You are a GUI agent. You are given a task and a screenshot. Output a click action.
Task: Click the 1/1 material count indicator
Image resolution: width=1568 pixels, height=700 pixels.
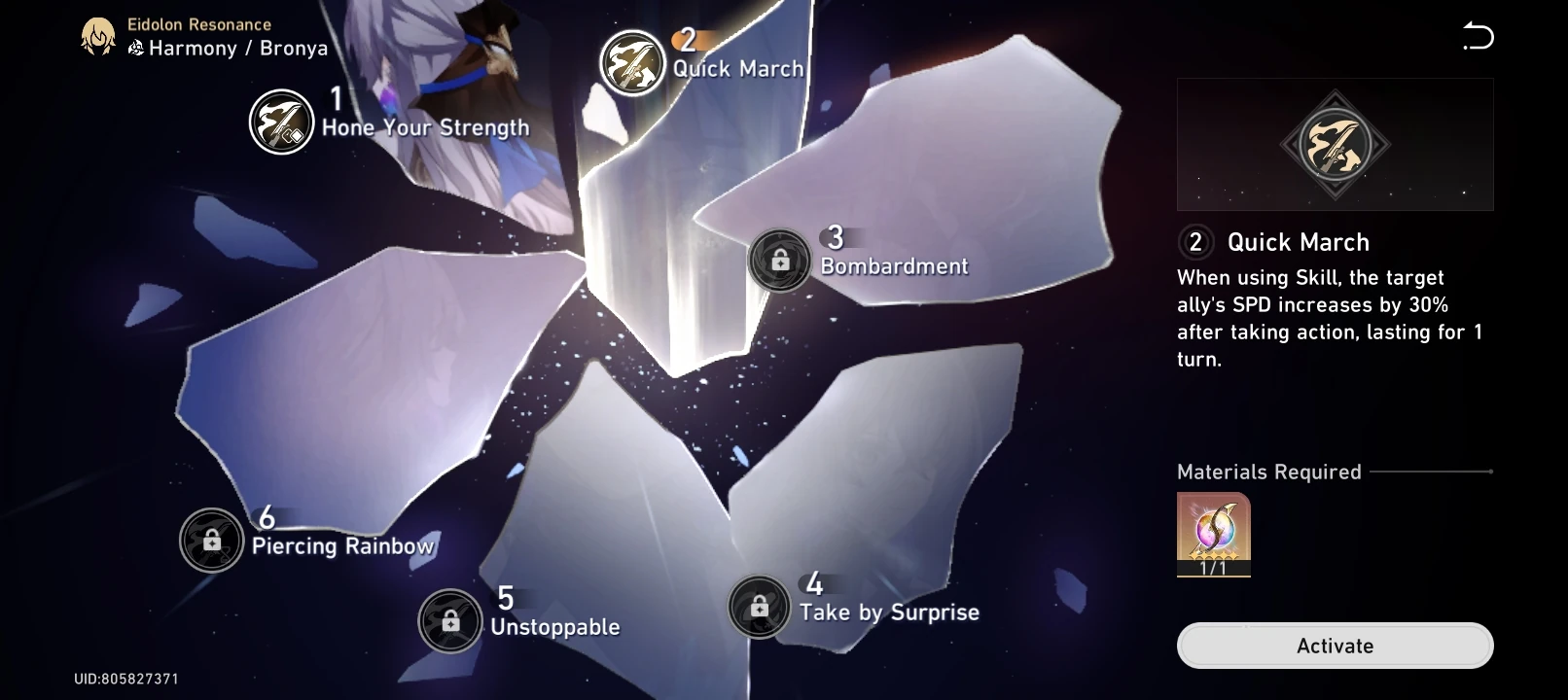point(1212,567)
